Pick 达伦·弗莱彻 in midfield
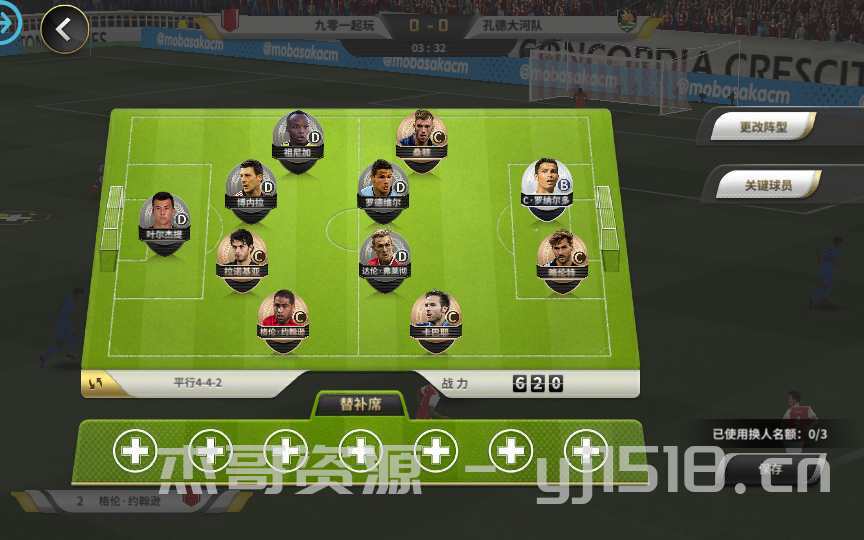This screenshot has width=864, height=540. pyautogui.click(x=384, y=253)
